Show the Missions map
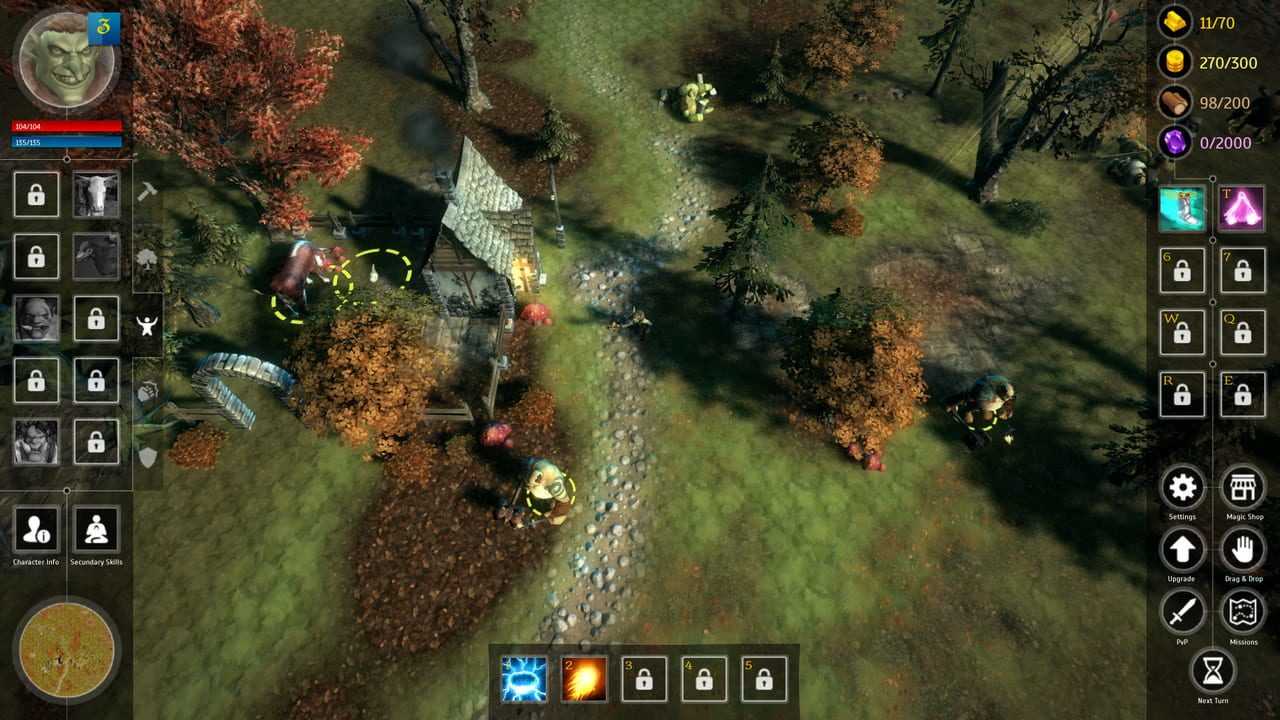The width and height of the screenshot is (1280, 720). tap(1243, 611)
